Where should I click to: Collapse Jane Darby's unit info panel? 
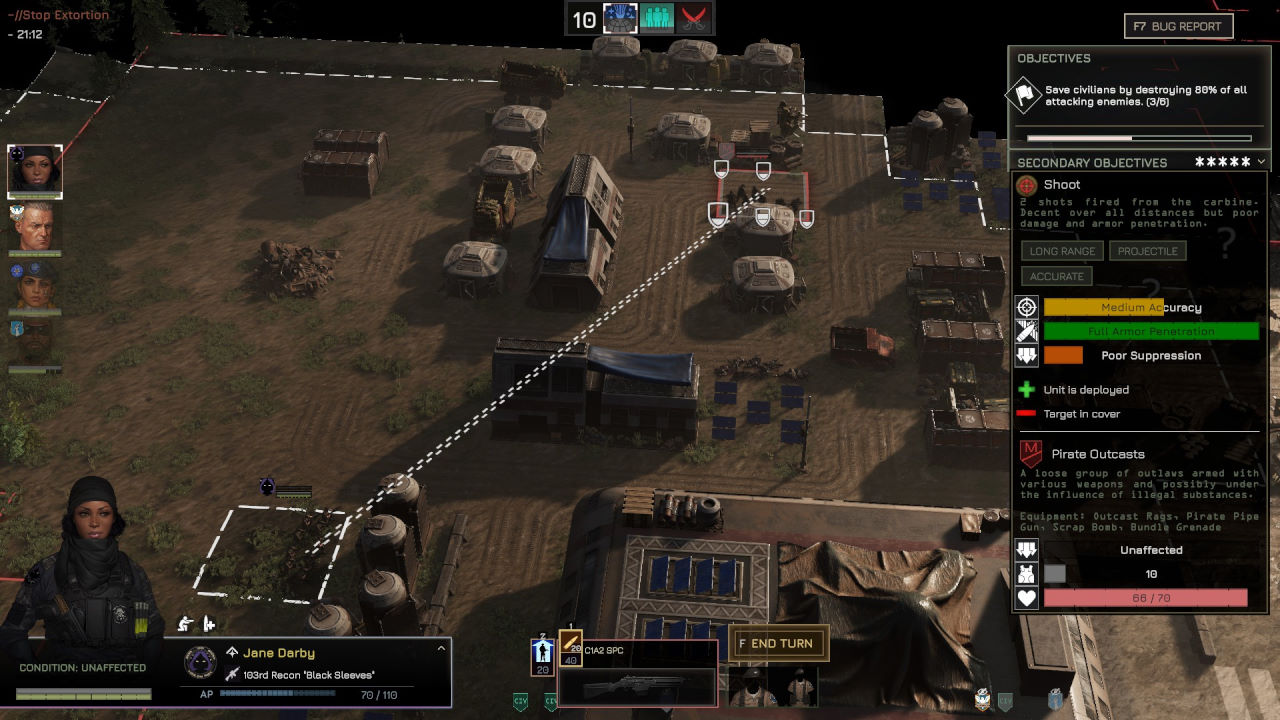click(440, 649)
